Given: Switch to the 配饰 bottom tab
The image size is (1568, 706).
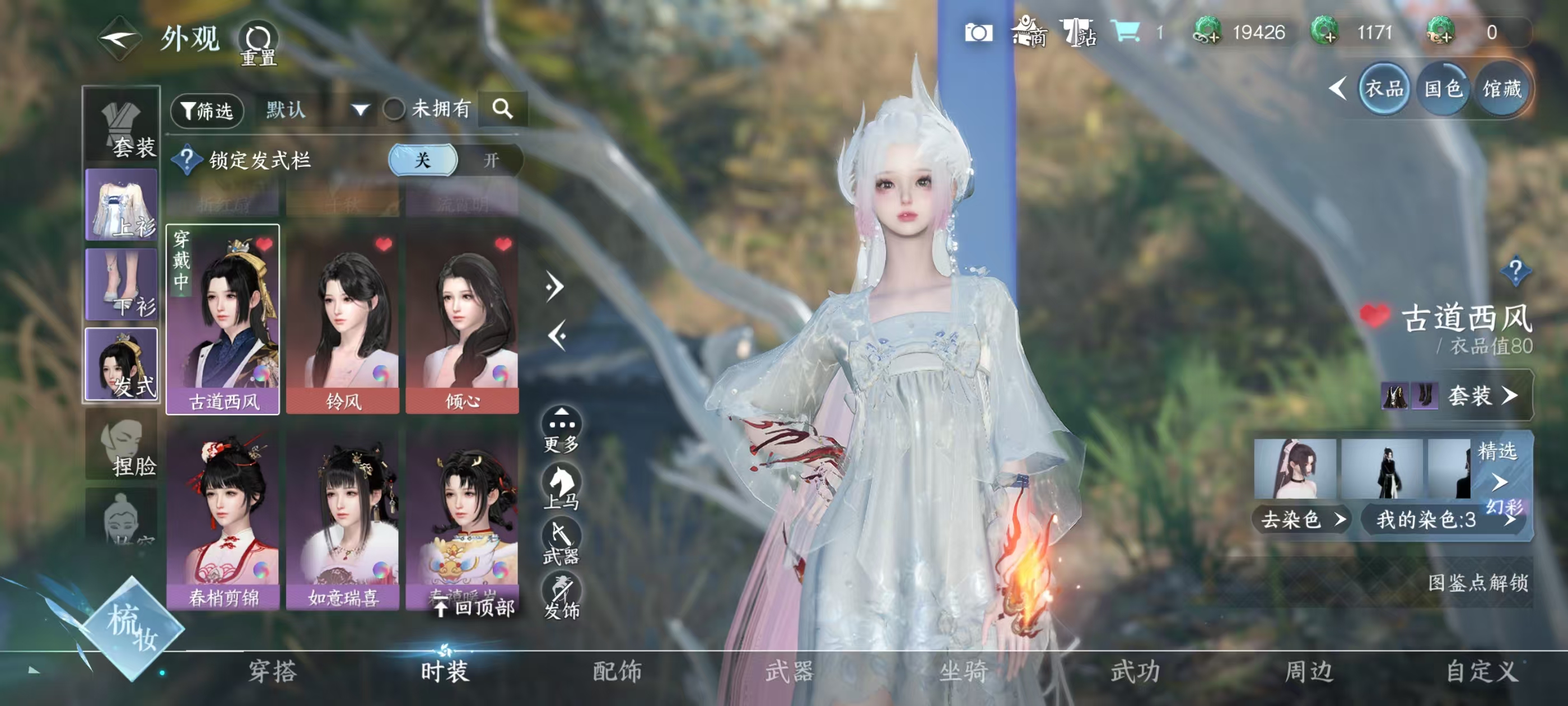Looking at the screenshot, I should pos(617,671).
